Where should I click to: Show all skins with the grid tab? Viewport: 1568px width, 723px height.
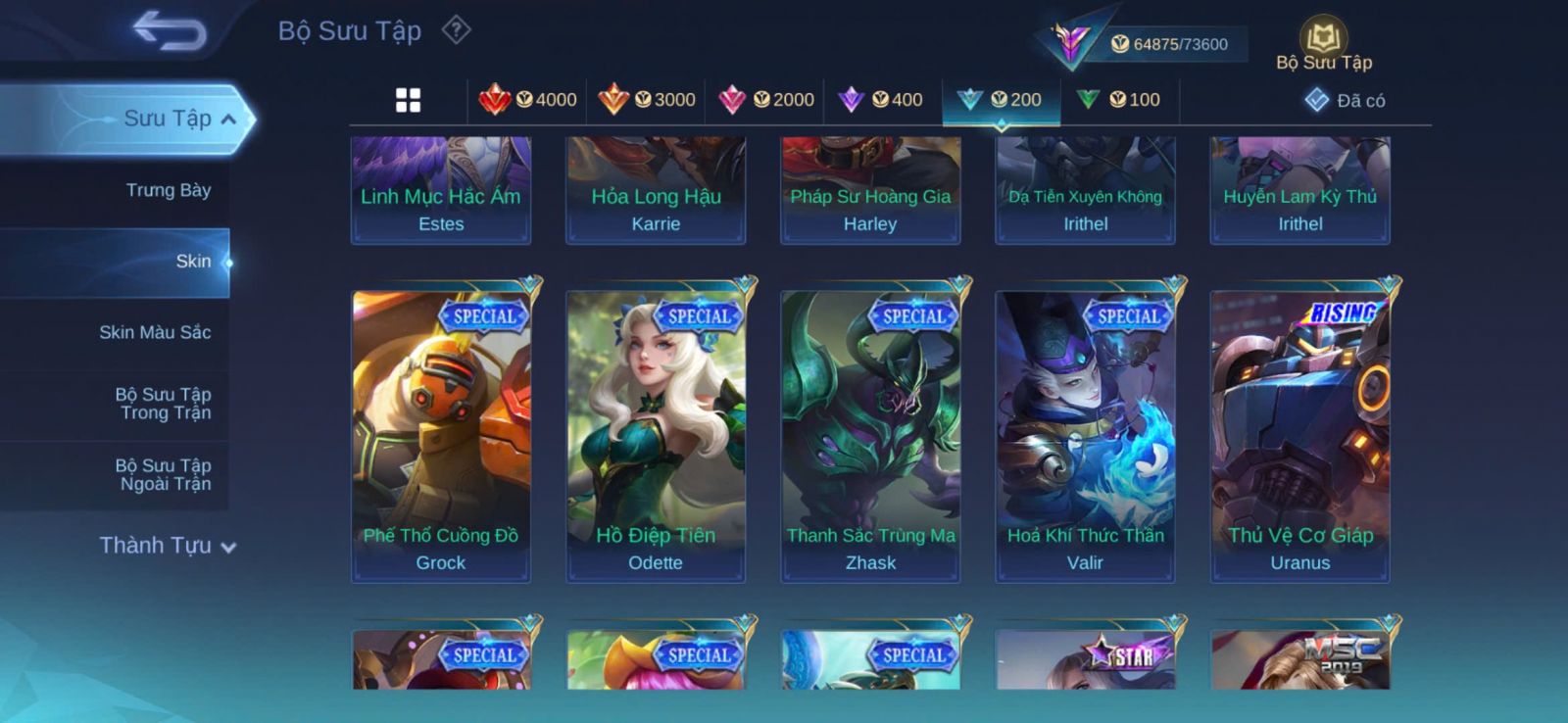pyautogui.click(x=408, y=100)
